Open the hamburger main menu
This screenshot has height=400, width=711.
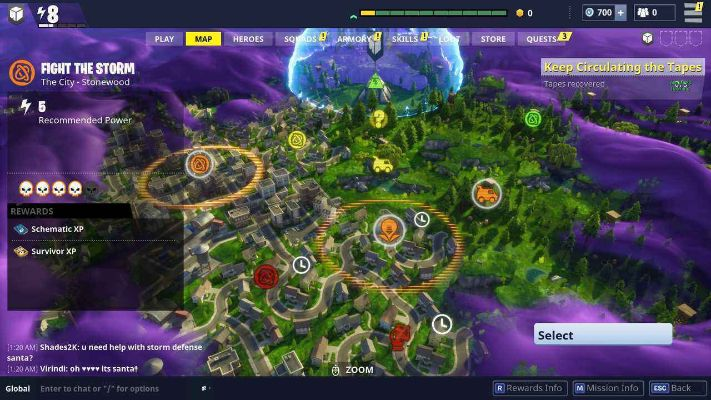click(x=692, y=13)
